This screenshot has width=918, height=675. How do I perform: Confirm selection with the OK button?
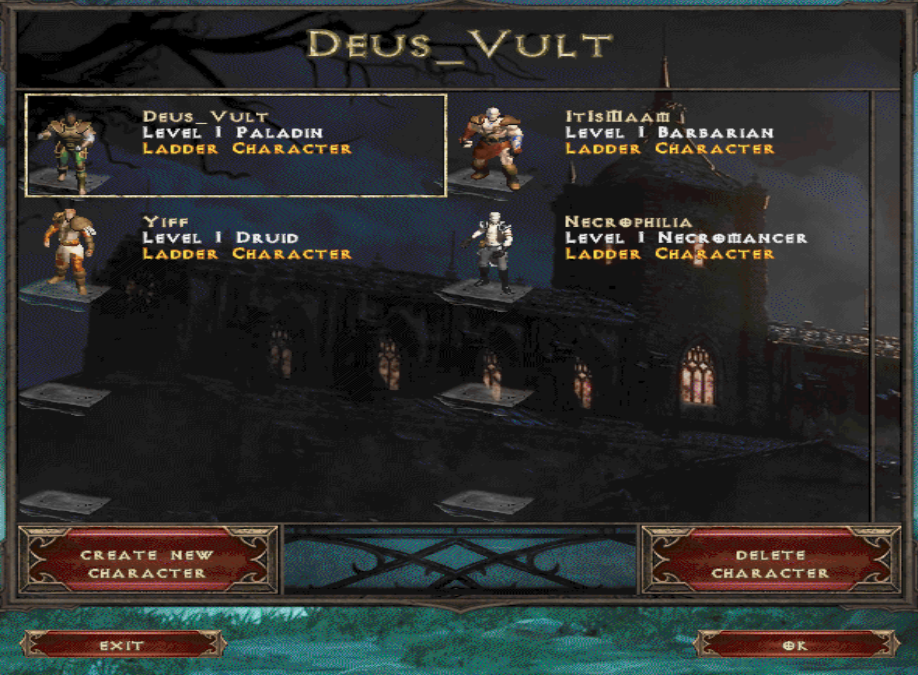(796, 645)
